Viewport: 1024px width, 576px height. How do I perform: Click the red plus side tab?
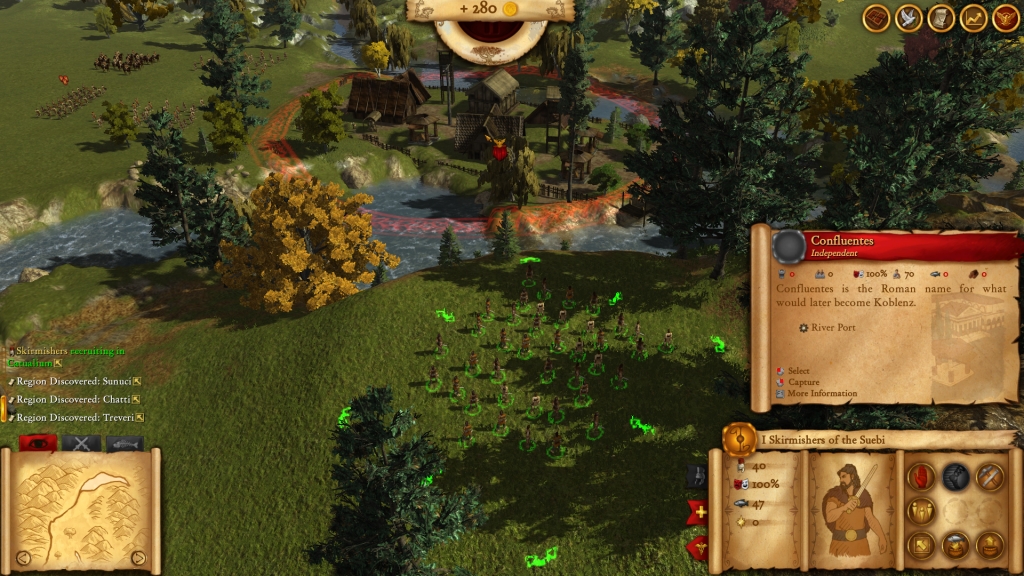699,512
